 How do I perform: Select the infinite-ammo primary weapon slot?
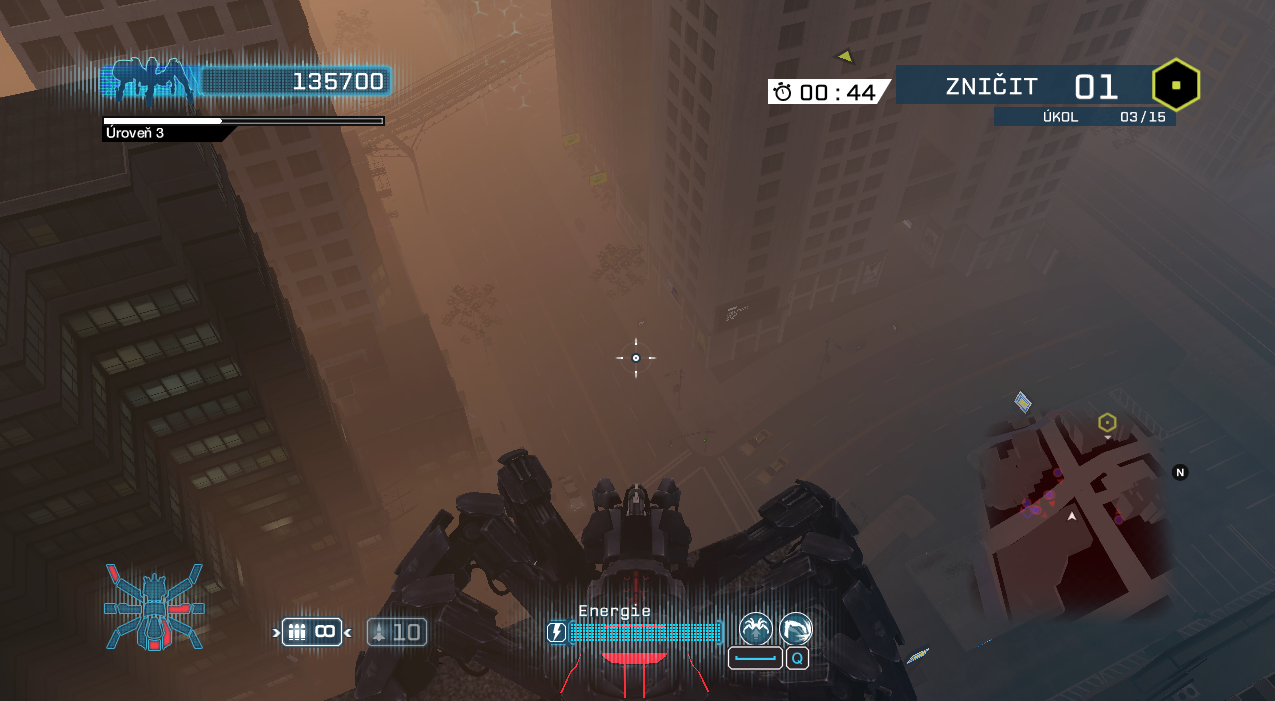click(312, 632)
